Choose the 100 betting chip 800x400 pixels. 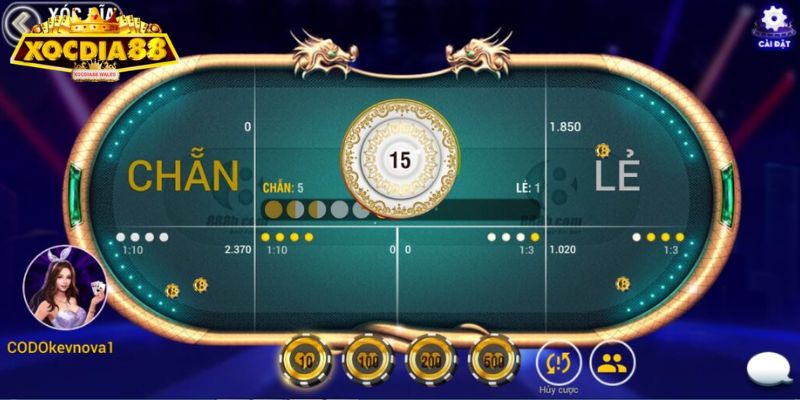(366, 357)
